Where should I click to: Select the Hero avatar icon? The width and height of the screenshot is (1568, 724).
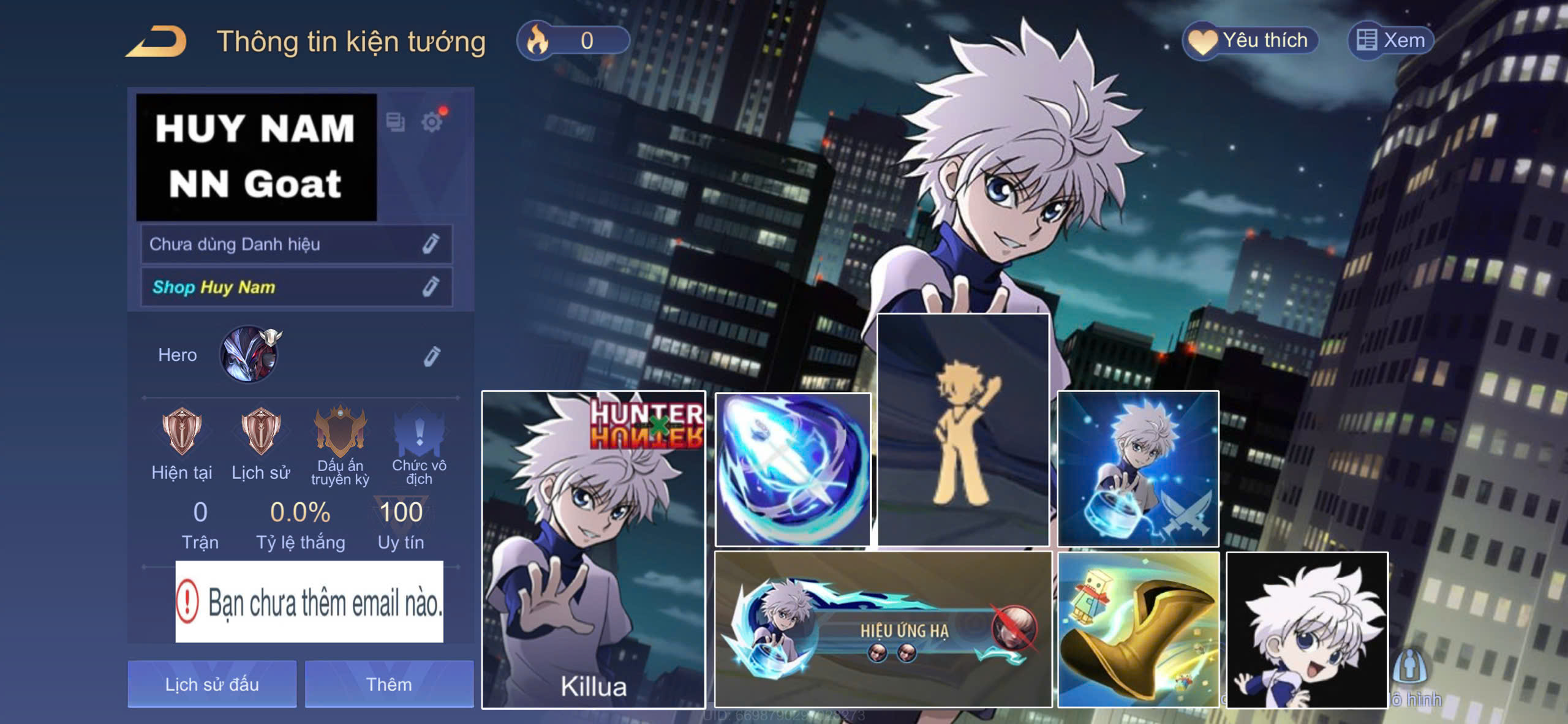[249, 355]
